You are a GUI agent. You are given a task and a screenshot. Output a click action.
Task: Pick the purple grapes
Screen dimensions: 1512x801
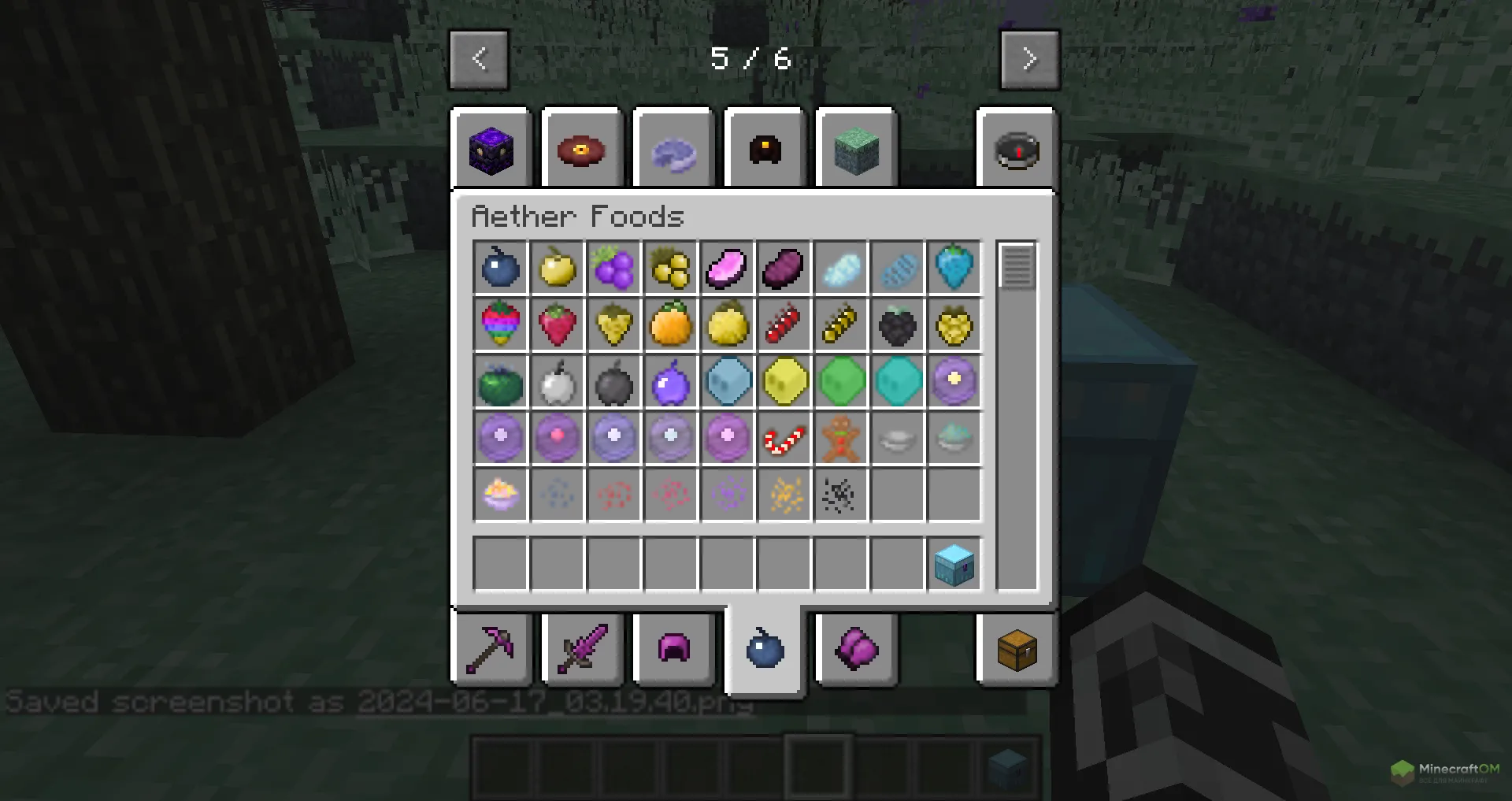[614, 268]
